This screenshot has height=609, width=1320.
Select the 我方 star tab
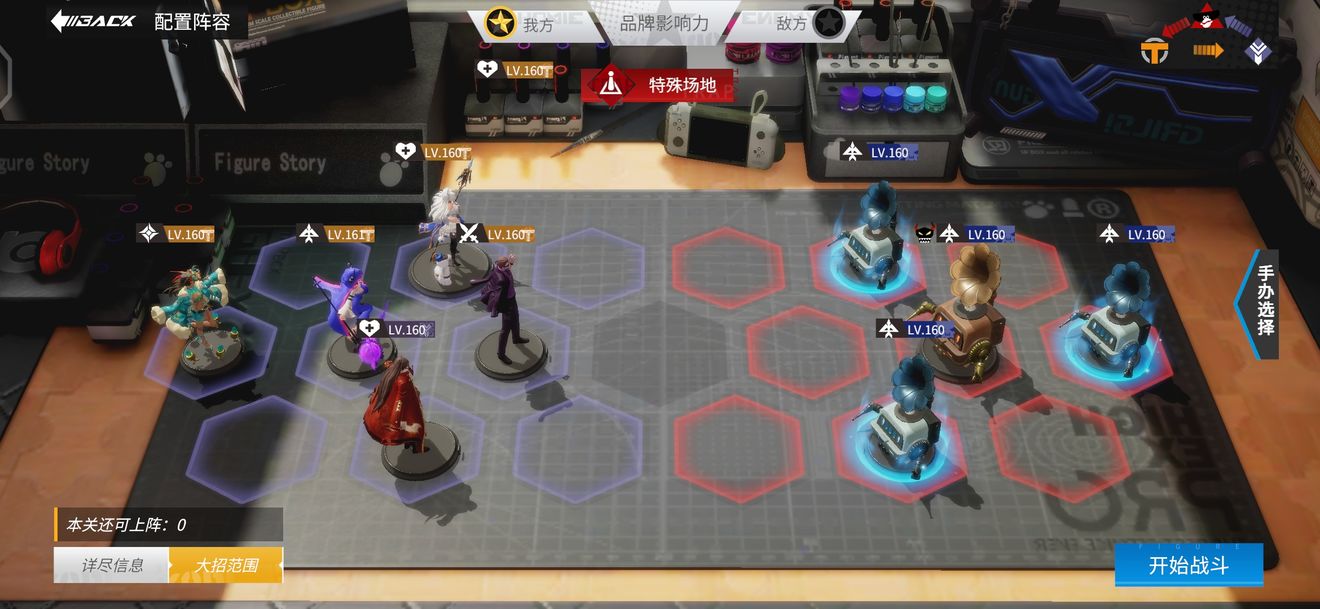520,23
